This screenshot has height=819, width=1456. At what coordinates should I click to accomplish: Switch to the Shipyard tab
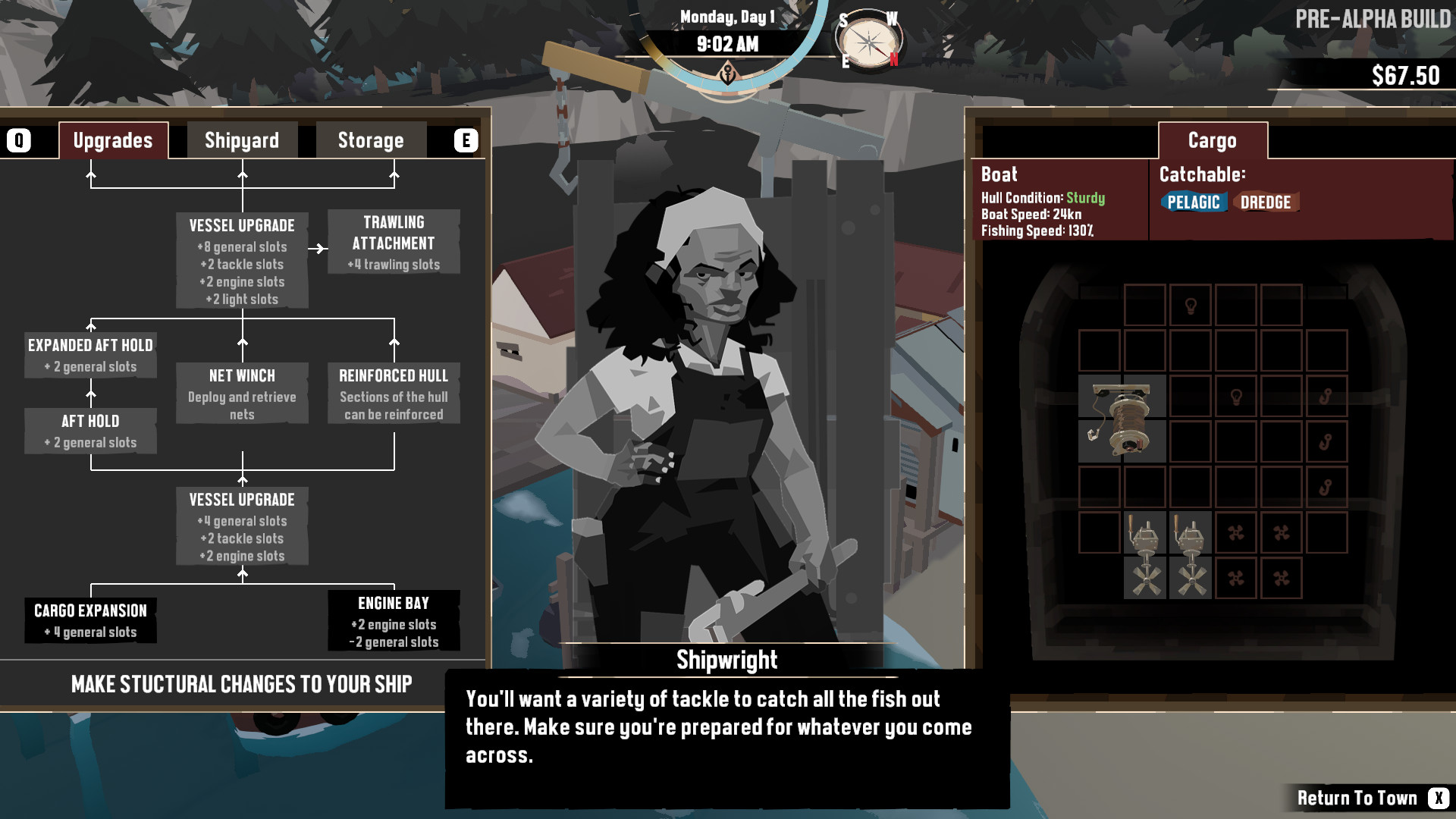tap(241, 140)
